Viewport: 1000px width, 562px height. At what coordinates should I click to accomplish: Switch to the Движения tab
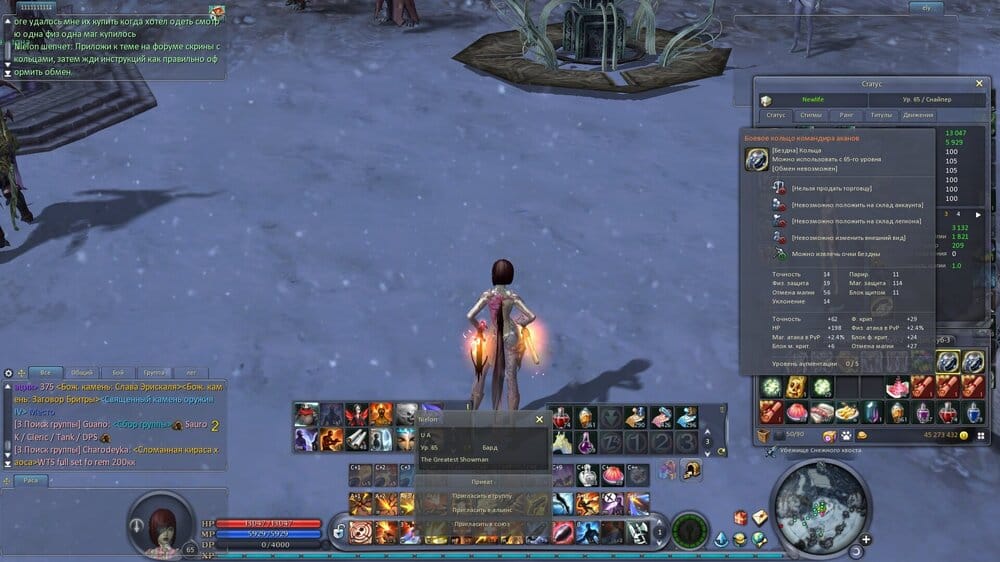(x=917, y=115)
